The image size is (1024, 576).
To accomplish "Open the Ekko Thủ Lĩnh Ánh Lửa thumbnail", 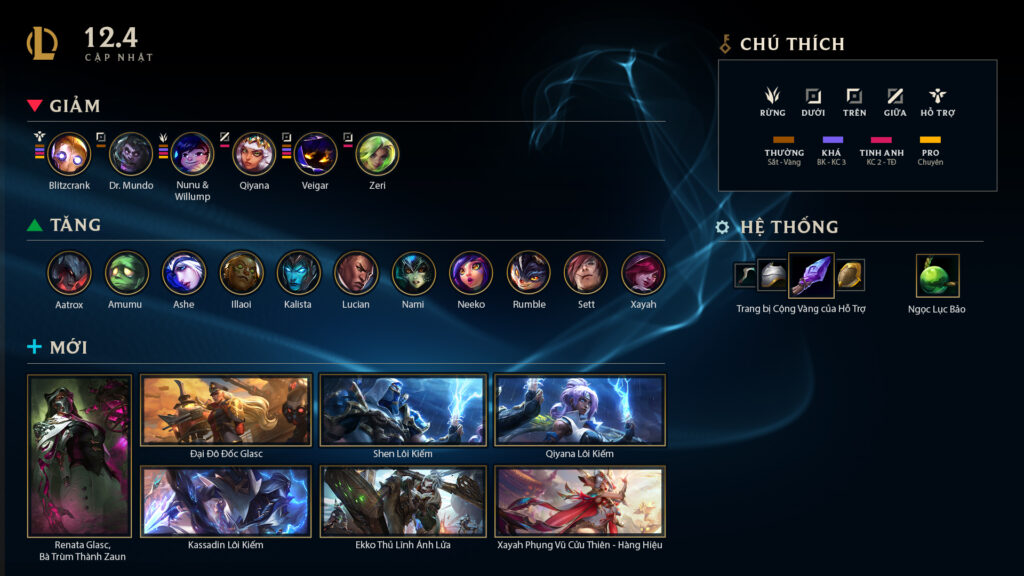I will click(403, 502).
